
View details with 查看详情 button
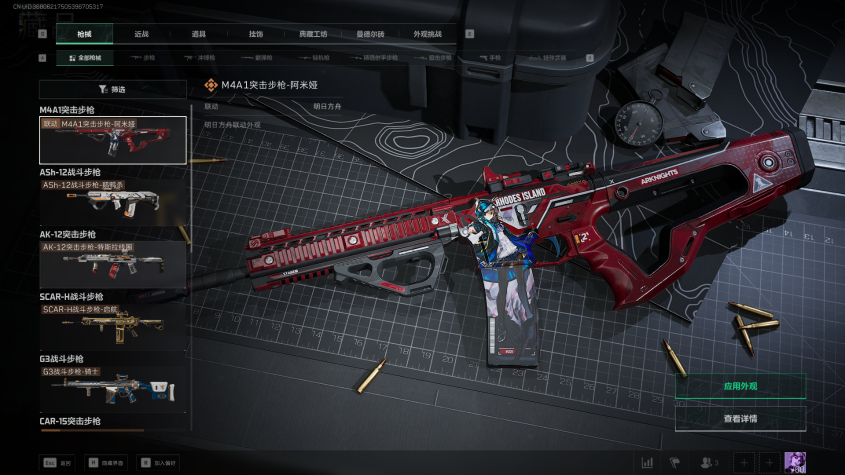pyautogui.click(x=740, y=418)
